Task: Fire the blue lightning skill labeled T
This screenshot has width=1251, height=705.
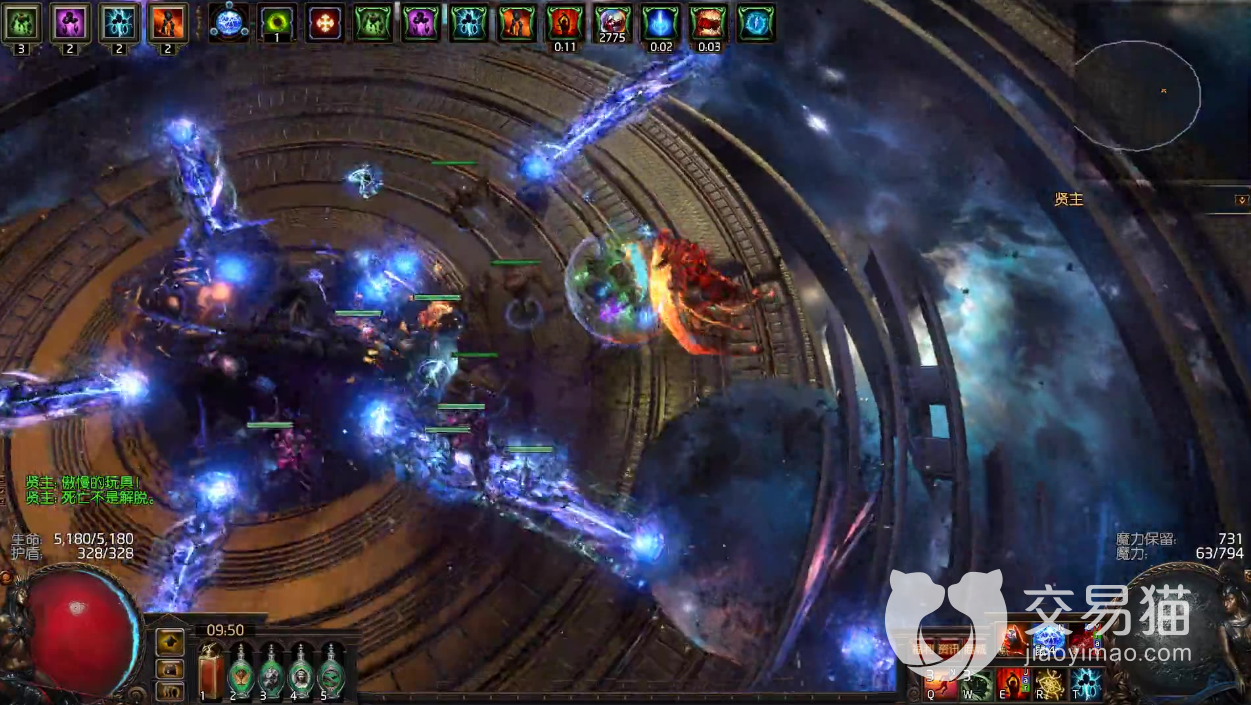Action: click(x=1085, y=684)
